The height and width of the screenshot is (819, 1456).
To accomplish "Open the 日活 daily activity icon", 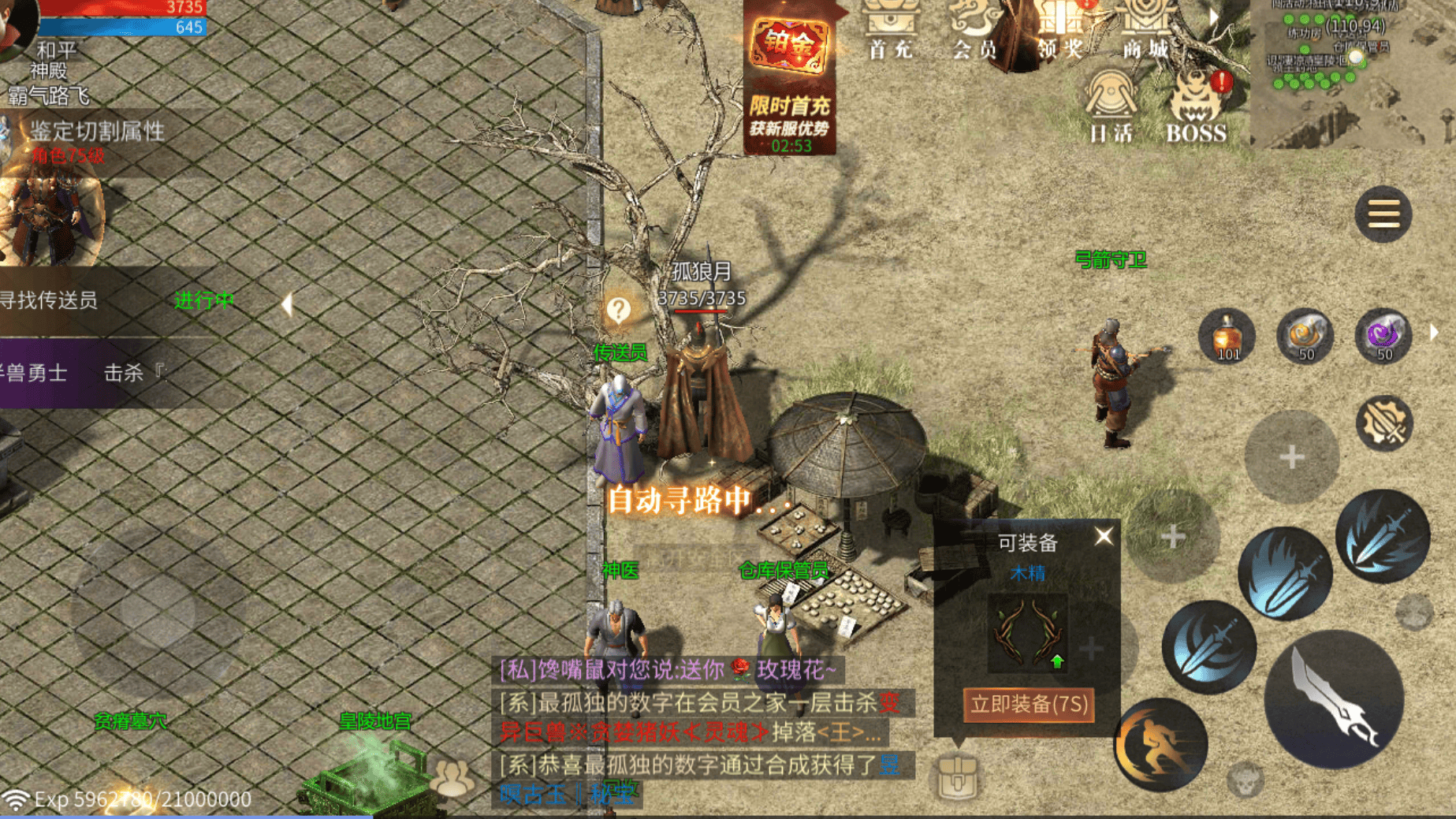I will [x=1111, y=106].
